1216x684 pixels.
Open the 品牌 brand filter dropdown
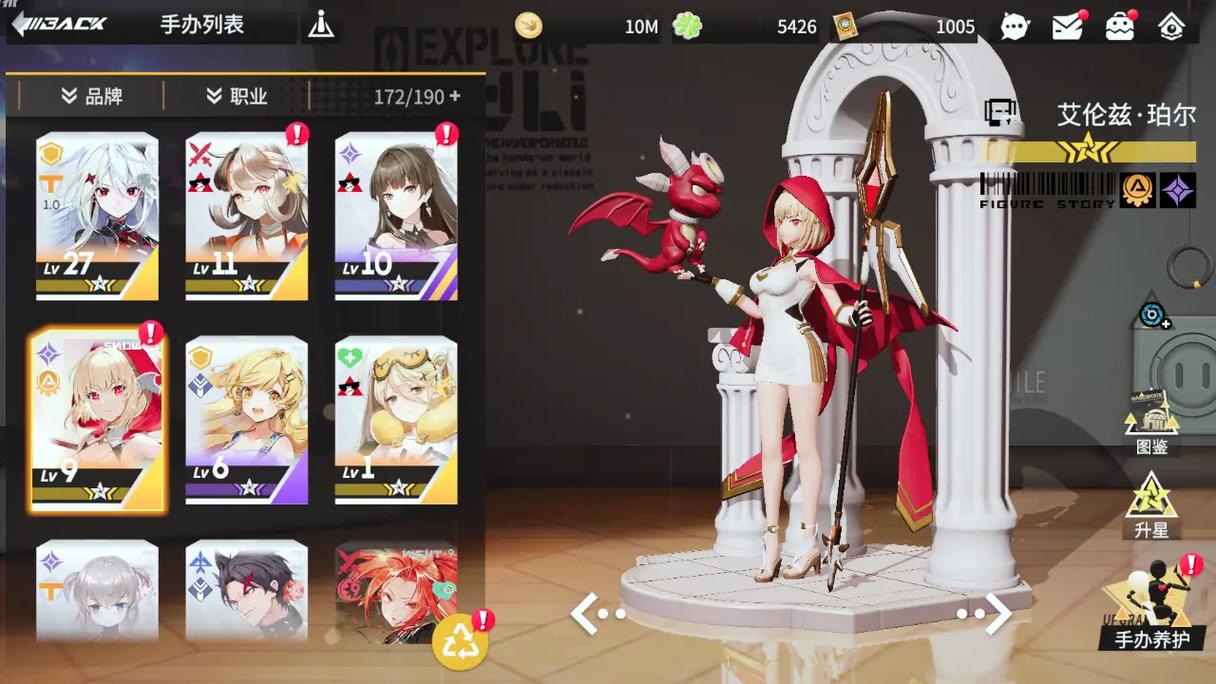[91, 96]
